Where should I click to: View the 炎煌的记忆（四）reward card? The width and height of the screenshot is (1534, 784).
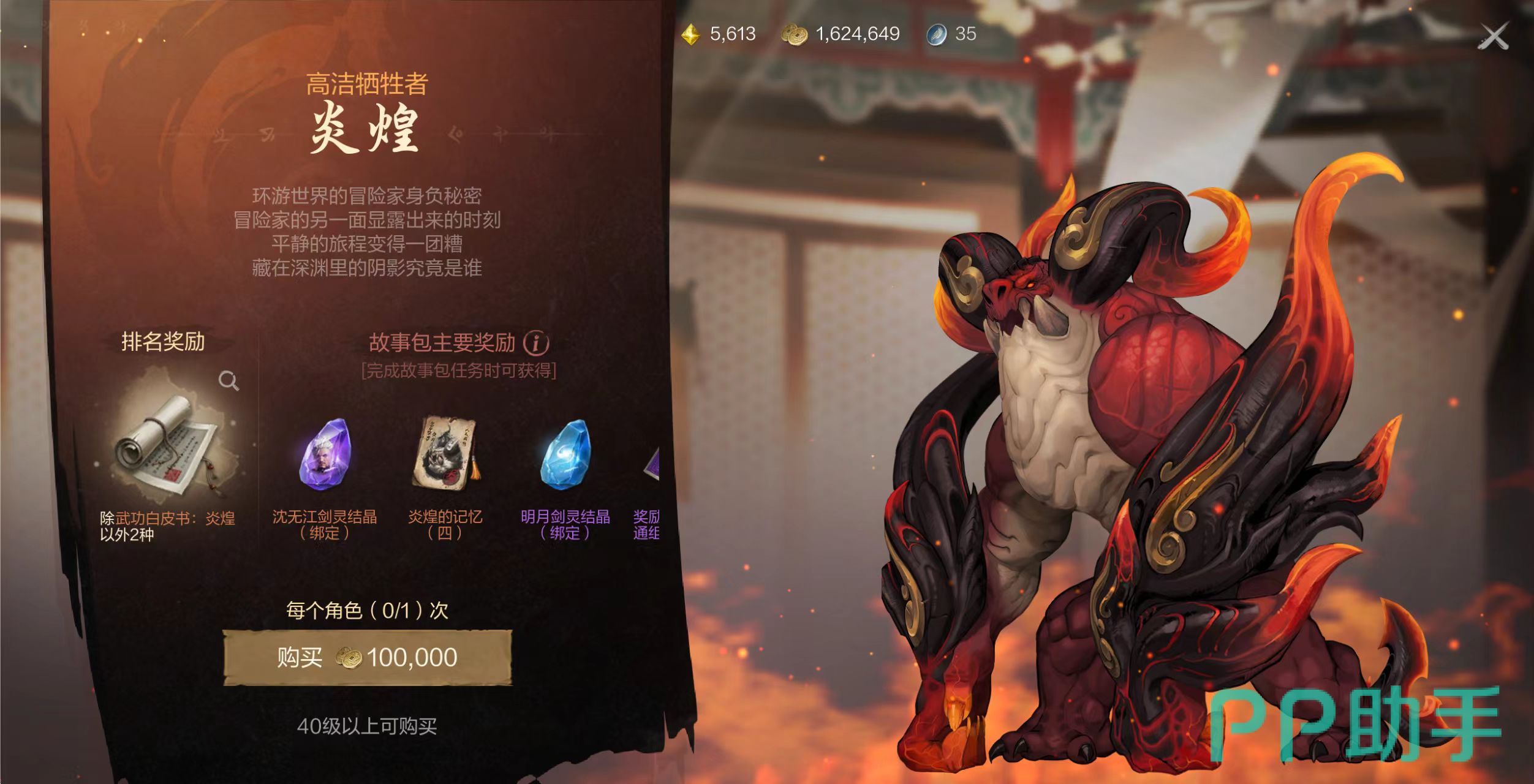coord(445,453)
